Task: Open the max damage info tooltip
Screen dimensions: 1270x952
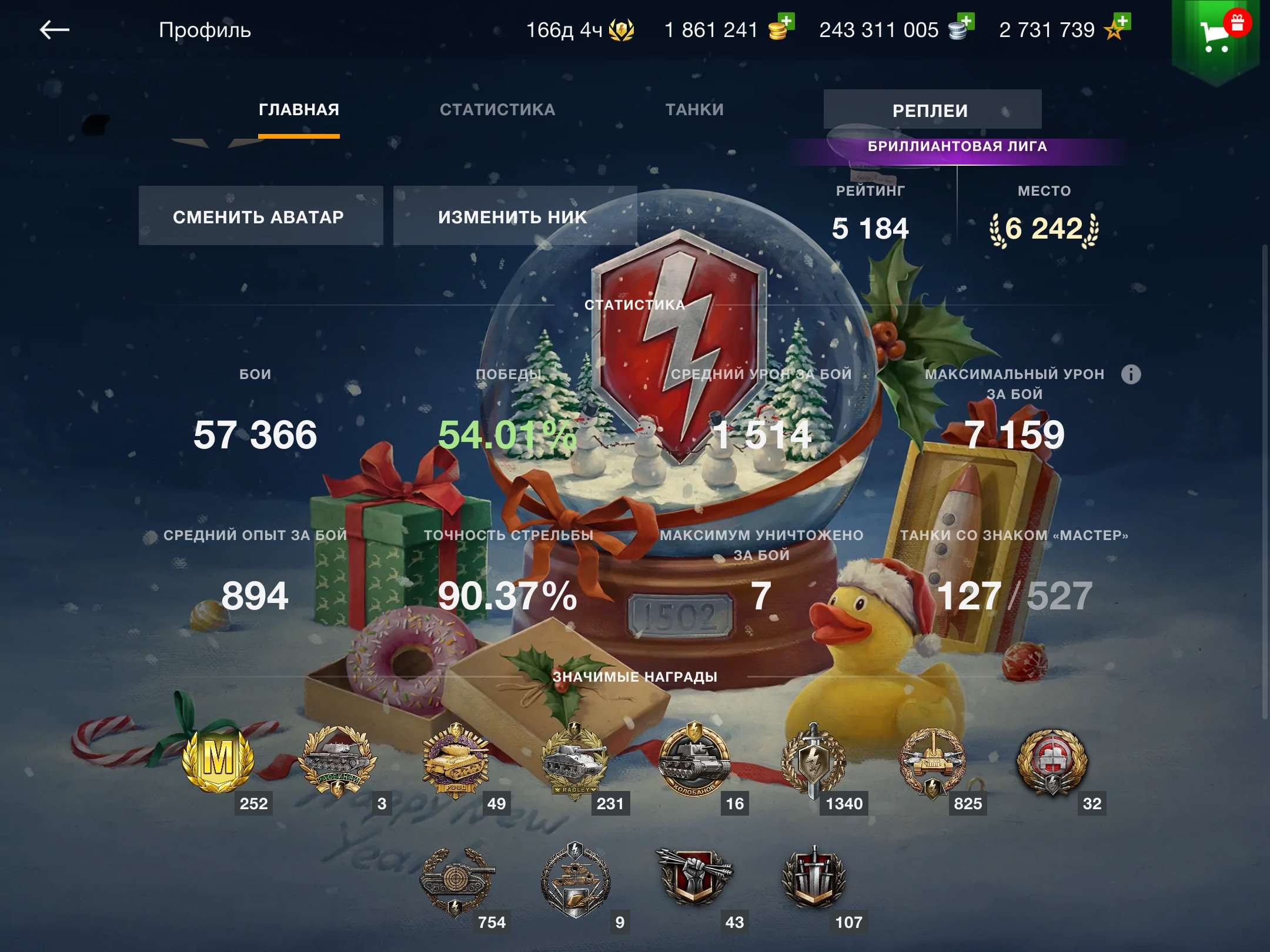Action: (x=1132, y=374)
